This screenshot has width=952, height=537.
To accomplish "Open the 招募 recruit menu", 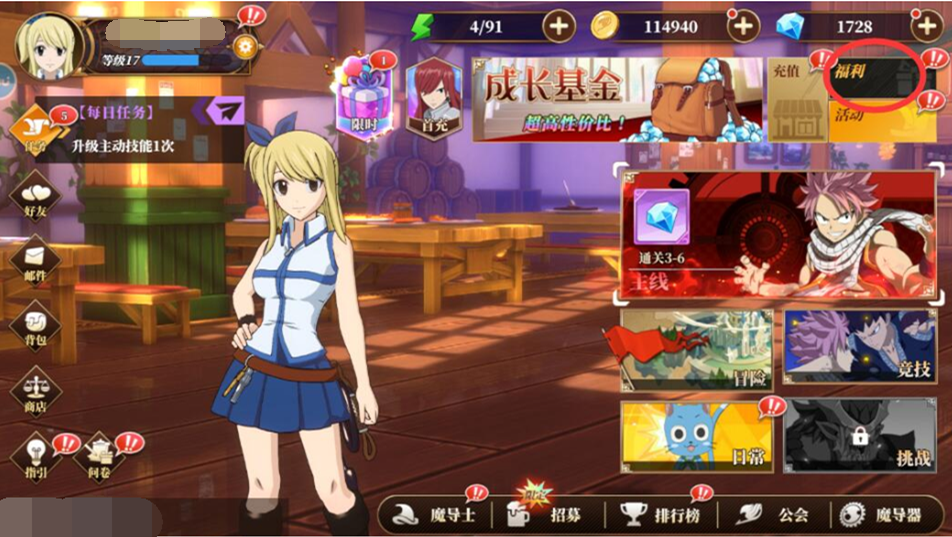I will (x=544, y=515).
